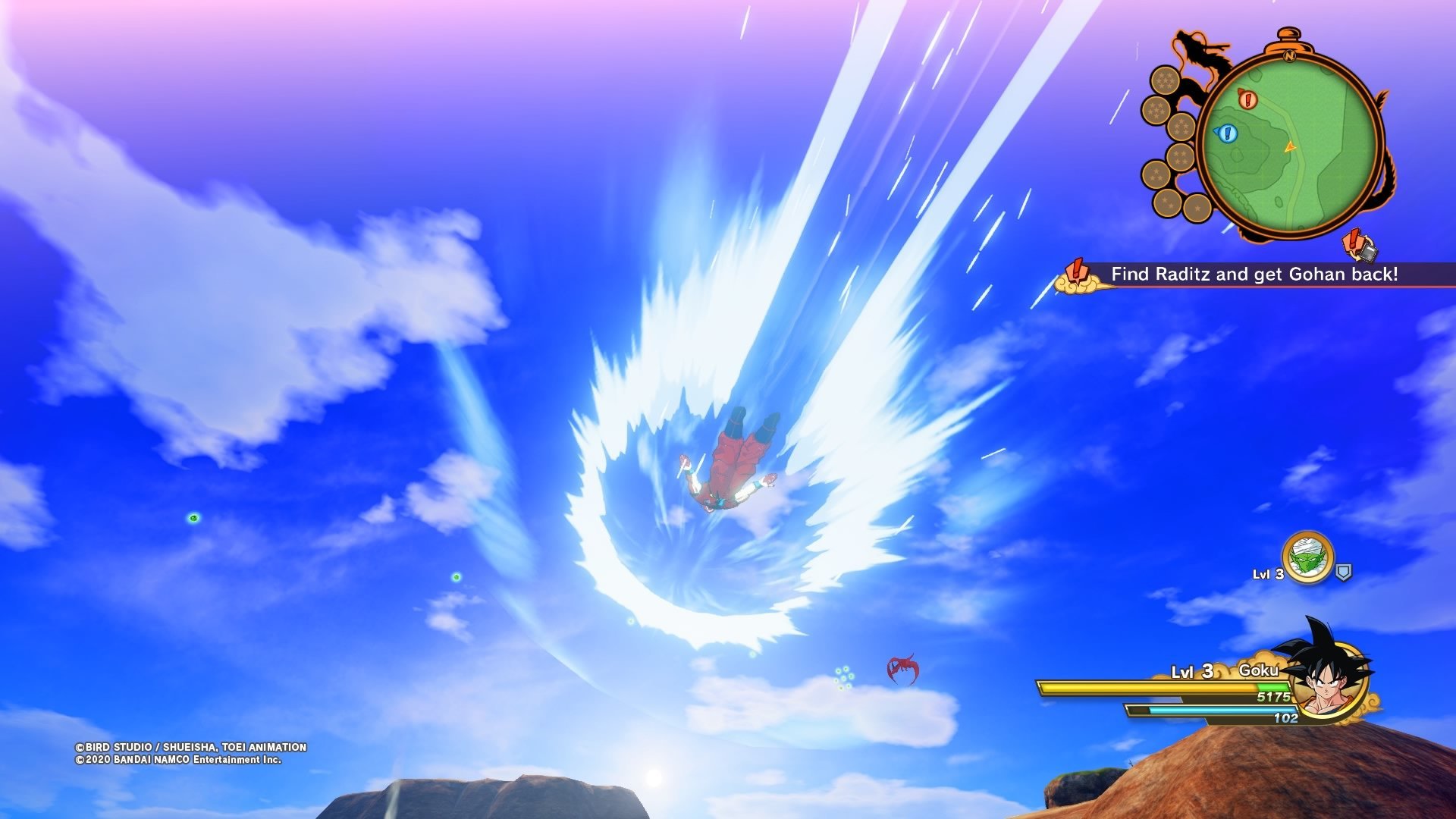Viewport: 1456px width, 819px height.
Task: Click the compass N marker atop minimap
Action: pos(1289,55)
